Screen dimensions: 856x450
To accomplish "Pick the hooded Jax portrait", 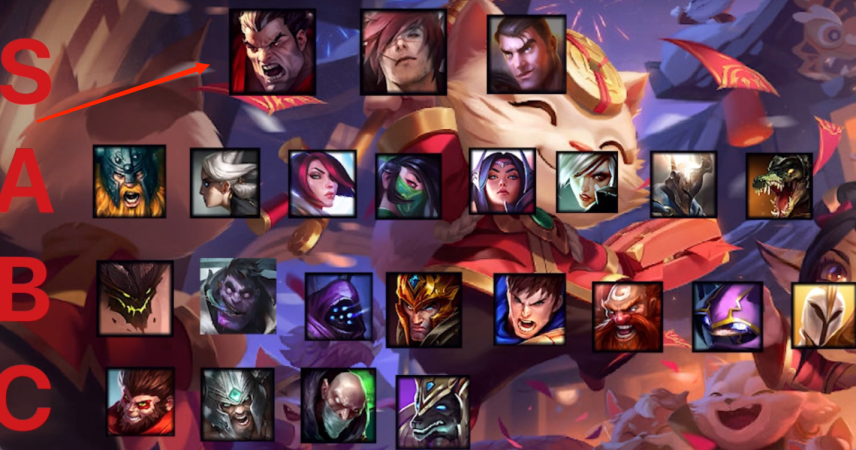I will 338,306.
